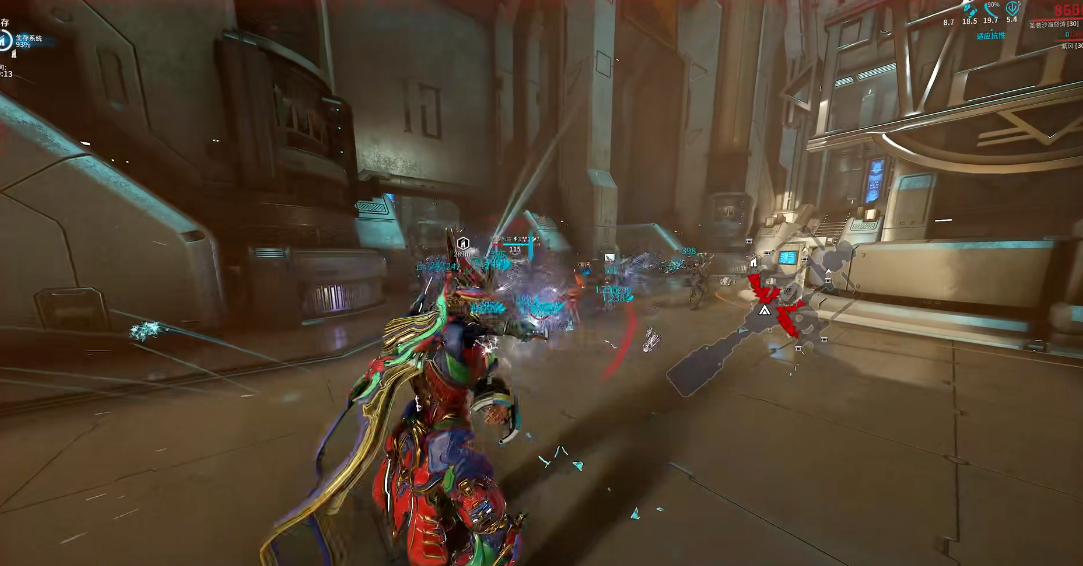Viewport: 1083px width, 566px height.
Task: Click the white player arrow on the overlay map
Action: 764,312
